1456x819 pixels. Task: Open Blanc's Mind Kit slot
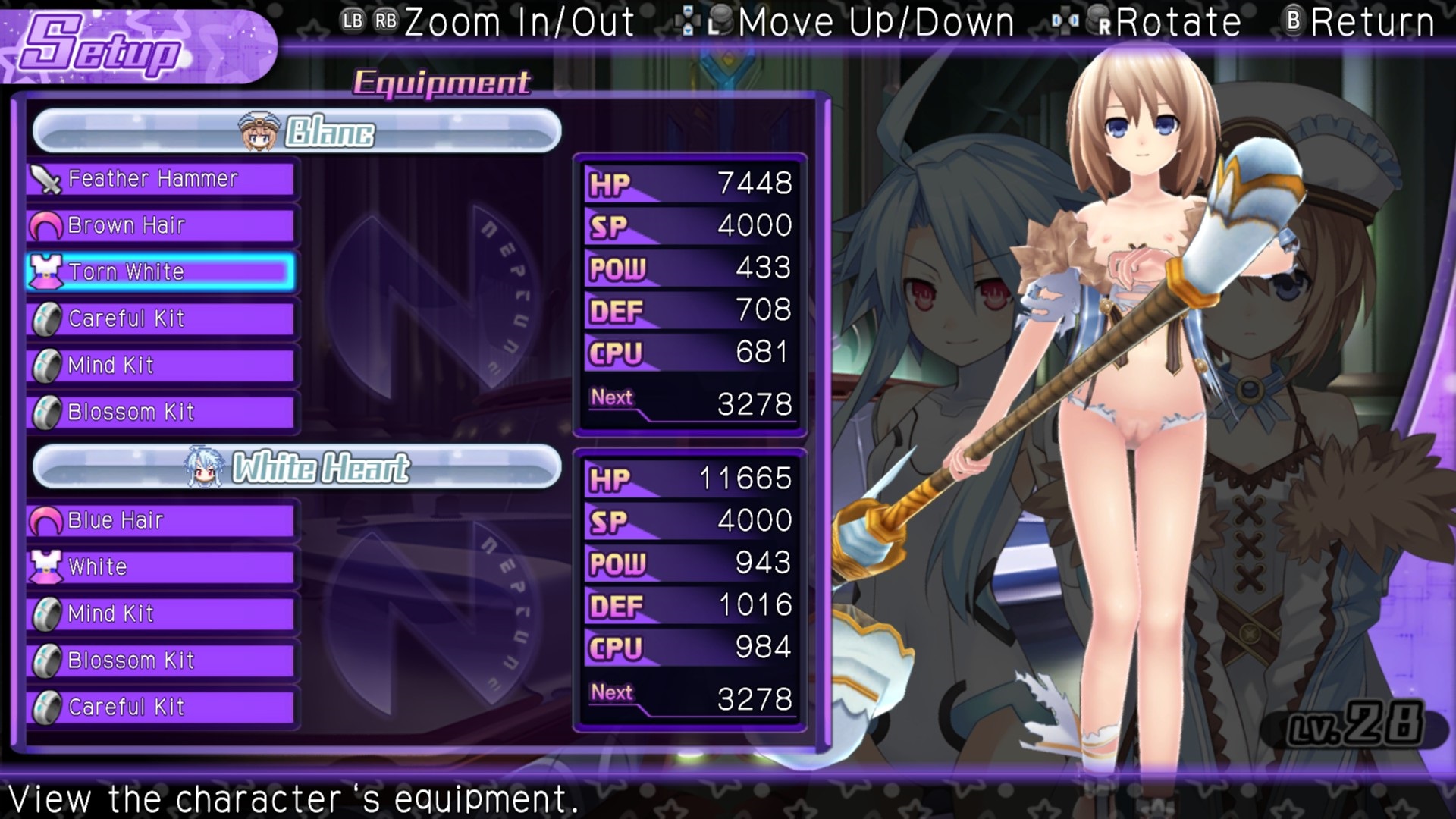click(161, 366)
